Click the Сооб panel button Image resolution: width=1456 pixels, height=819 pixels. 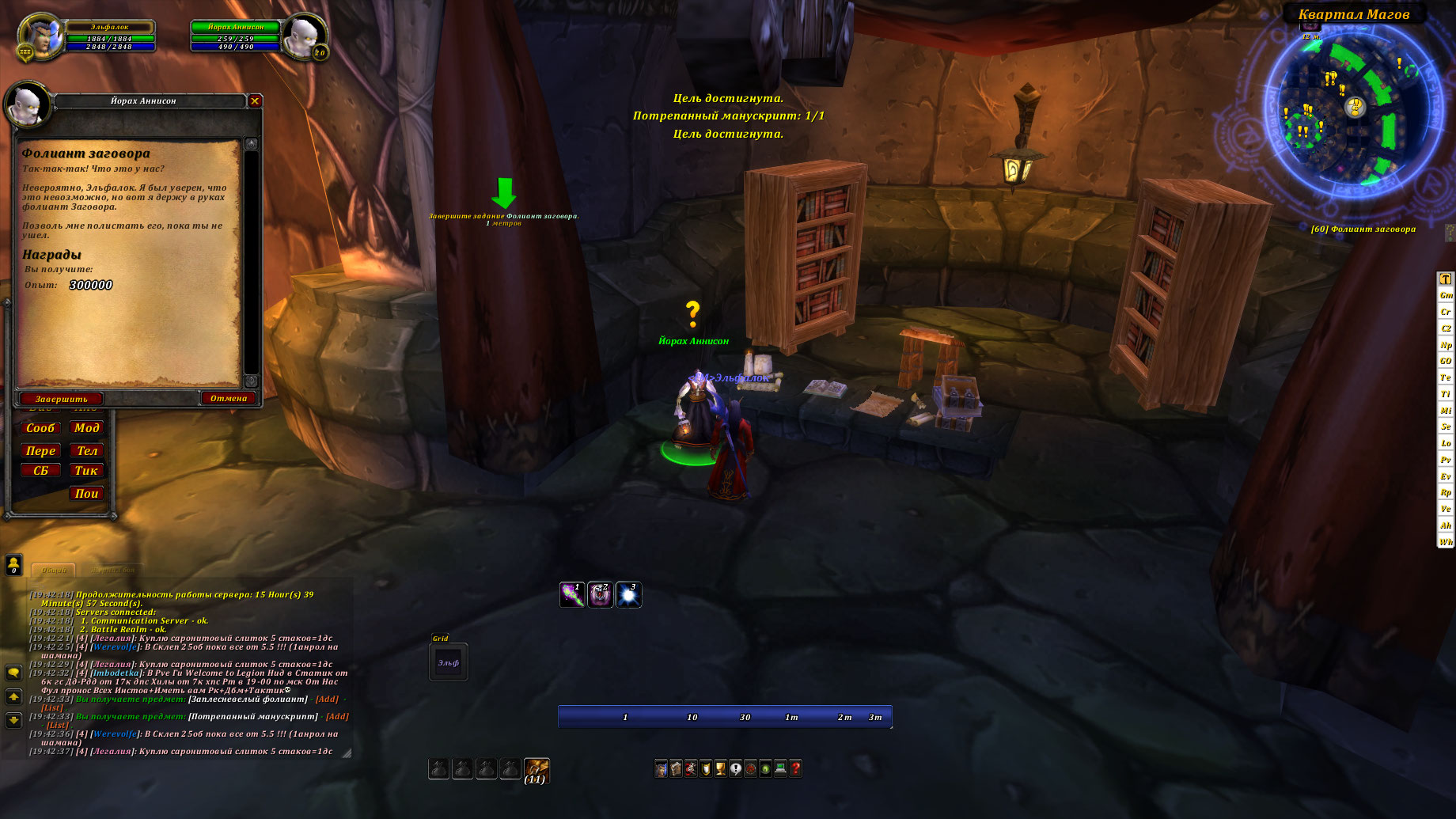click(x=40, y=428)
